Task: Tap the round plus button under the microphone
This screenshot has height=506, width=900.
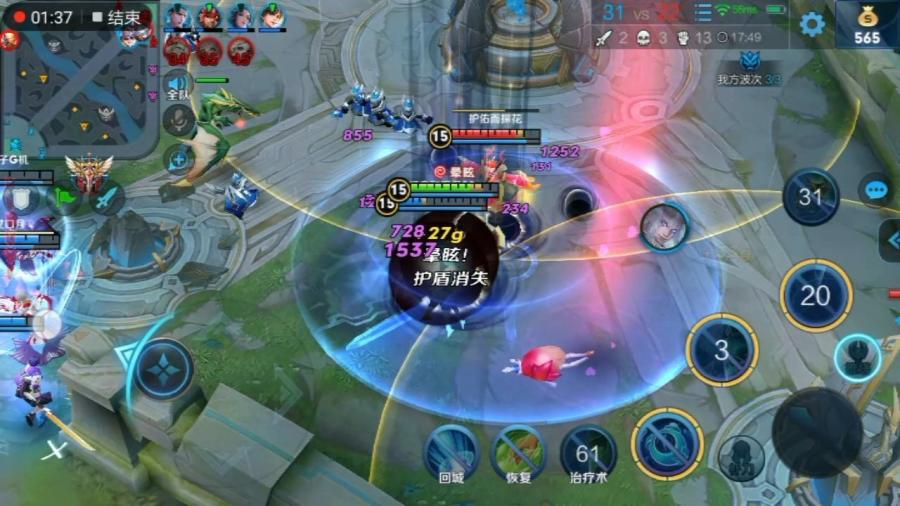Action: pyautogui.click(x=180, y=158)
